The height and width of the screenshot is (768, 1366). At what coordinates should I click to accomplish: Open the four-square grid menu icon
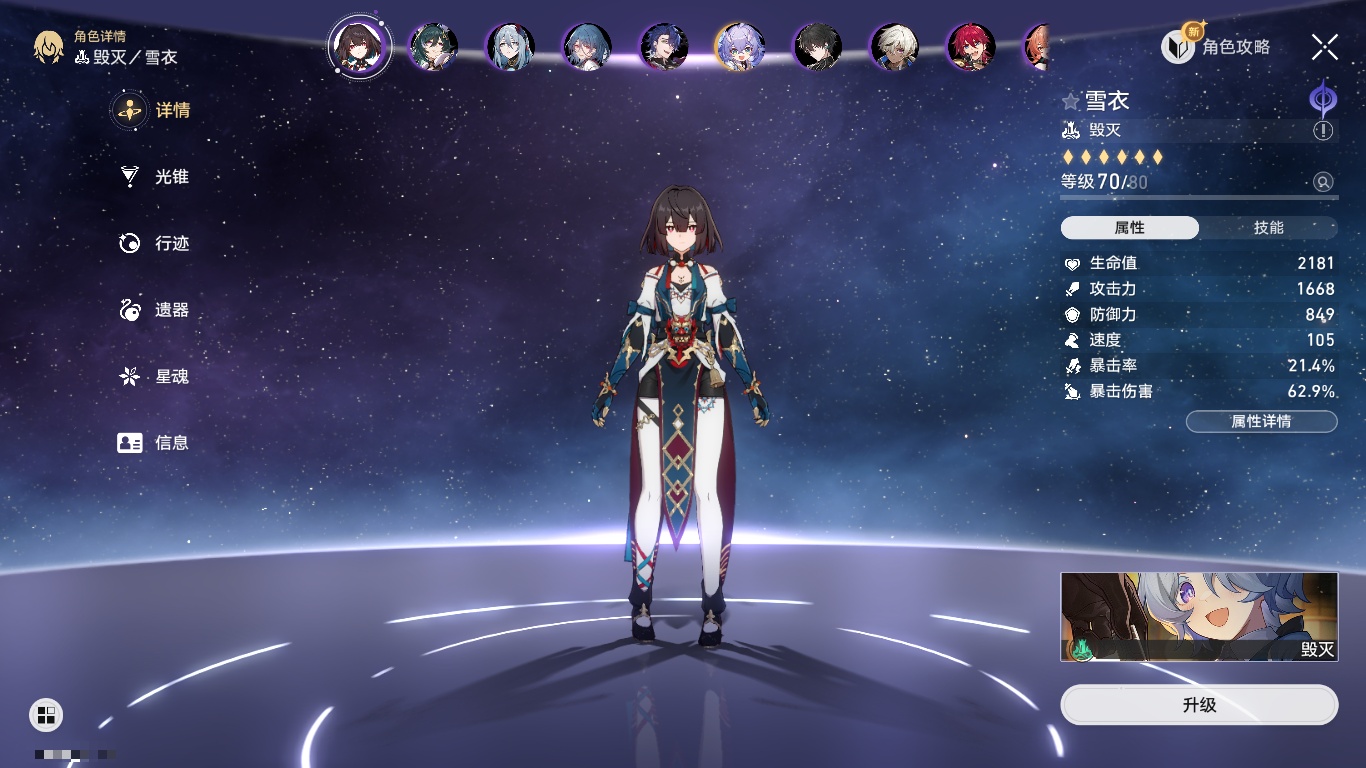(46, 714)
